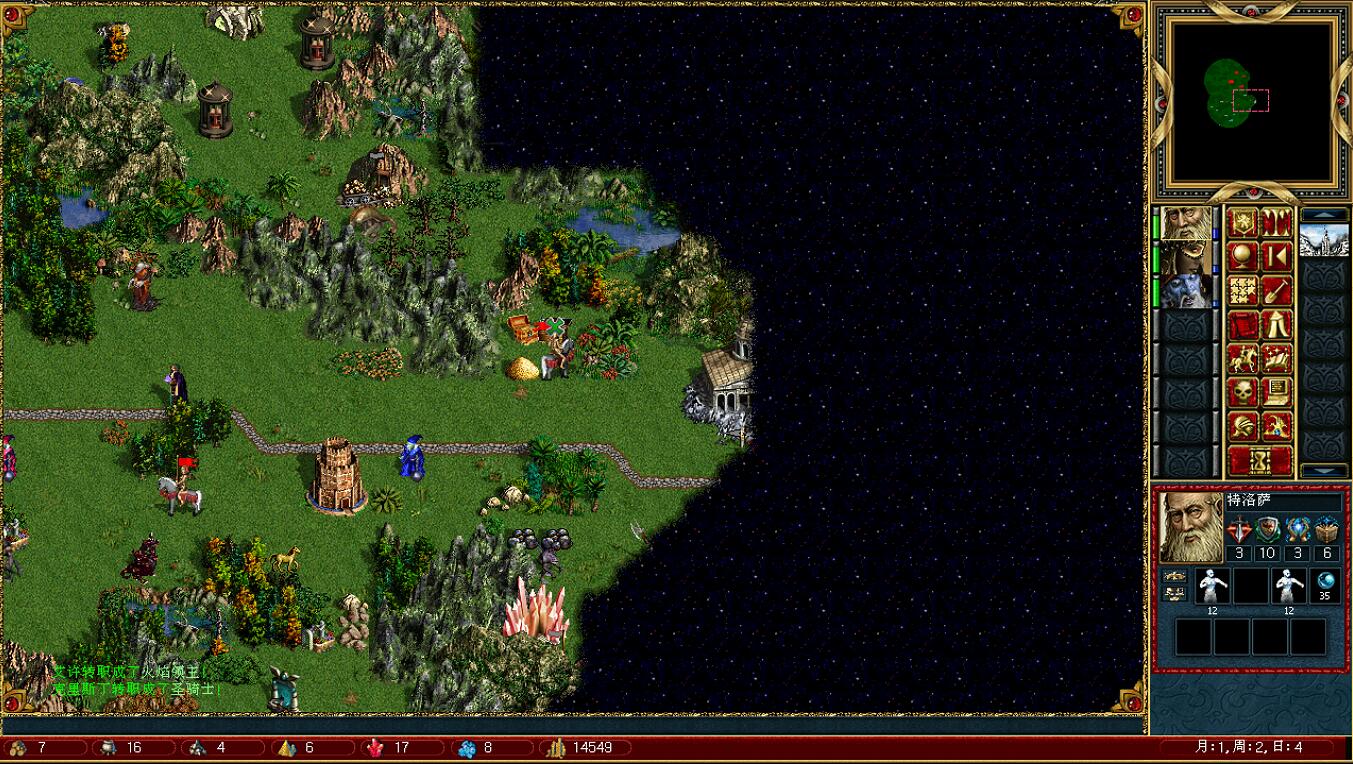1353x764 pixels.
Task: Open the skull adventure options button
Action: [1242, 393]
